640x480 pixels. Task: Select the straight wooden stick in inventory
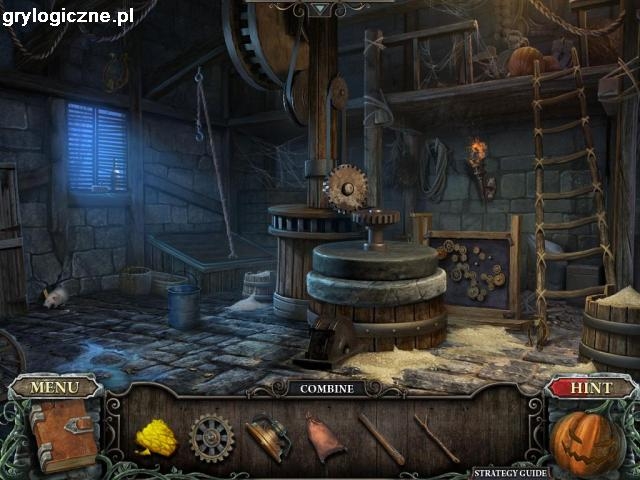pos(381,438)
